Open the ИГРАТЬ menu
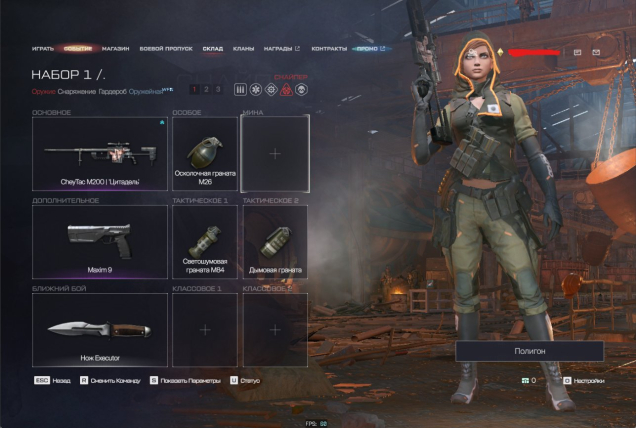Image resolution: width=636 pixels, height=428 pixels. [x=42, y=48]
